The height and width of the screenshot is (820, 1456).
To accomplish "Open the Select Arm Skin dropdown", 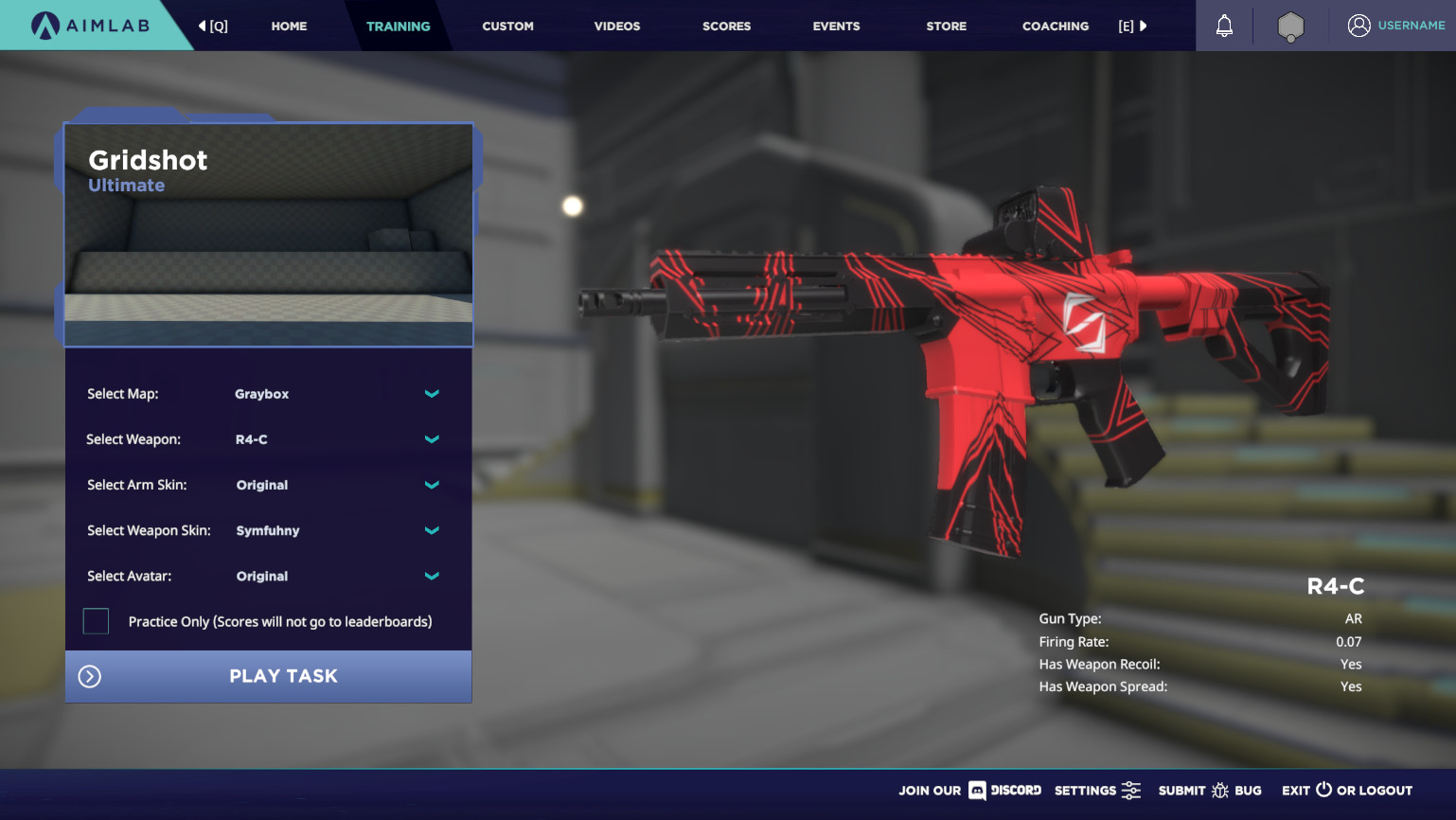I will click(x=432, y=485).
